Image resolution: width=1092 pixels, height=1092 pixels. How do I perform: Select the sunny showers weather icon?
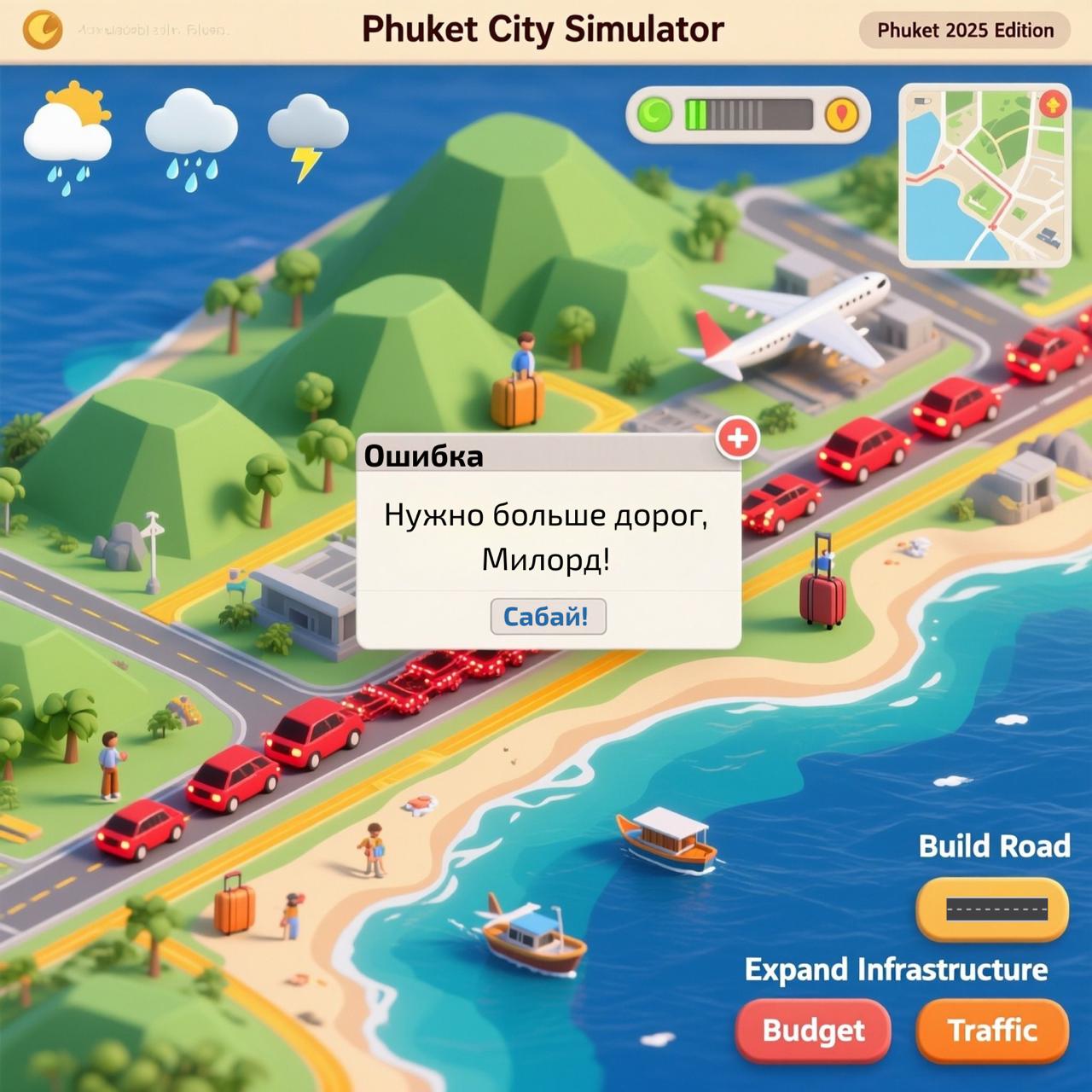(x=68, y=136)
